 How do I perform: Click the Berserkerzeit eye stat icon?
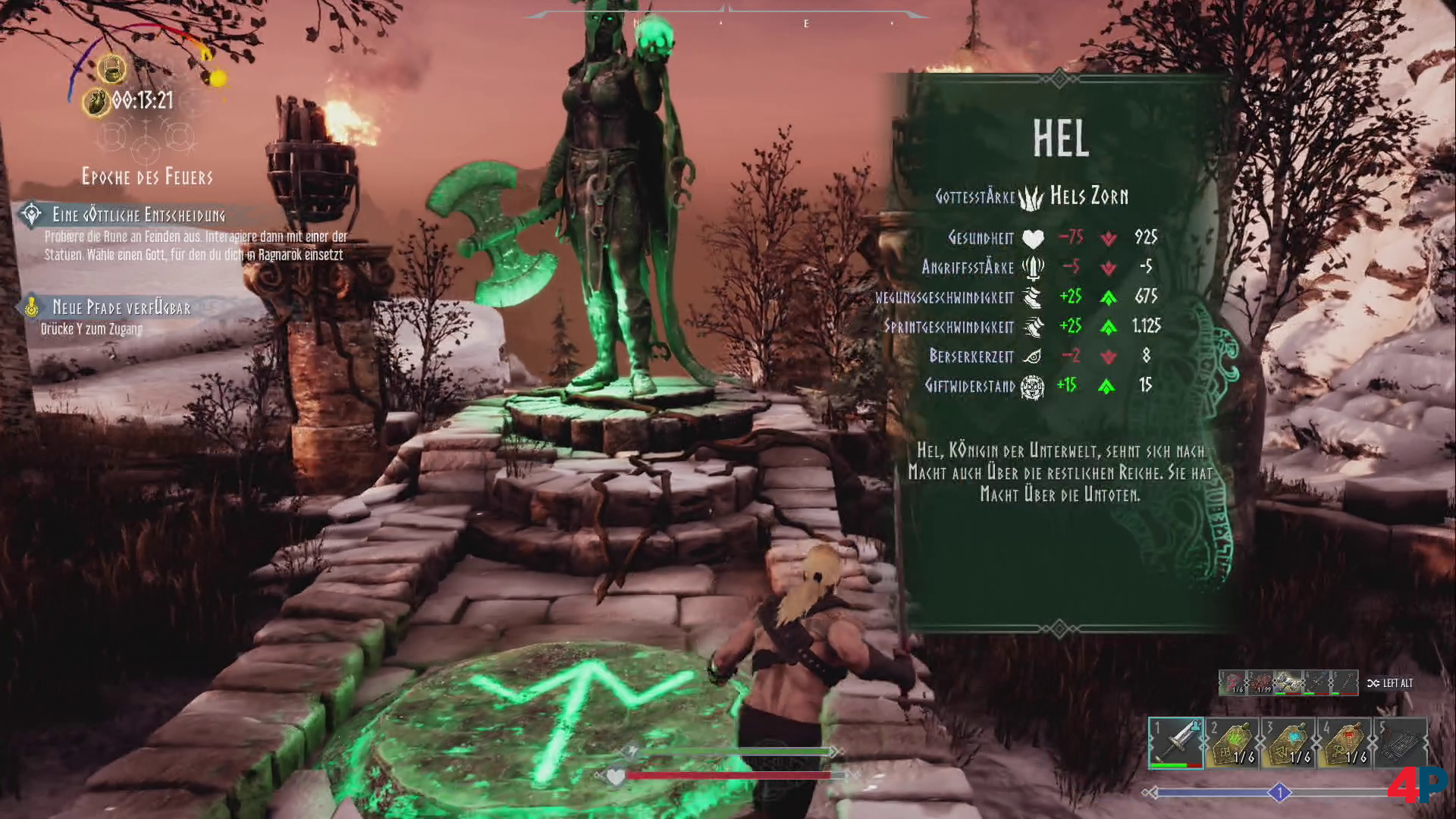tap(1032, 356)
